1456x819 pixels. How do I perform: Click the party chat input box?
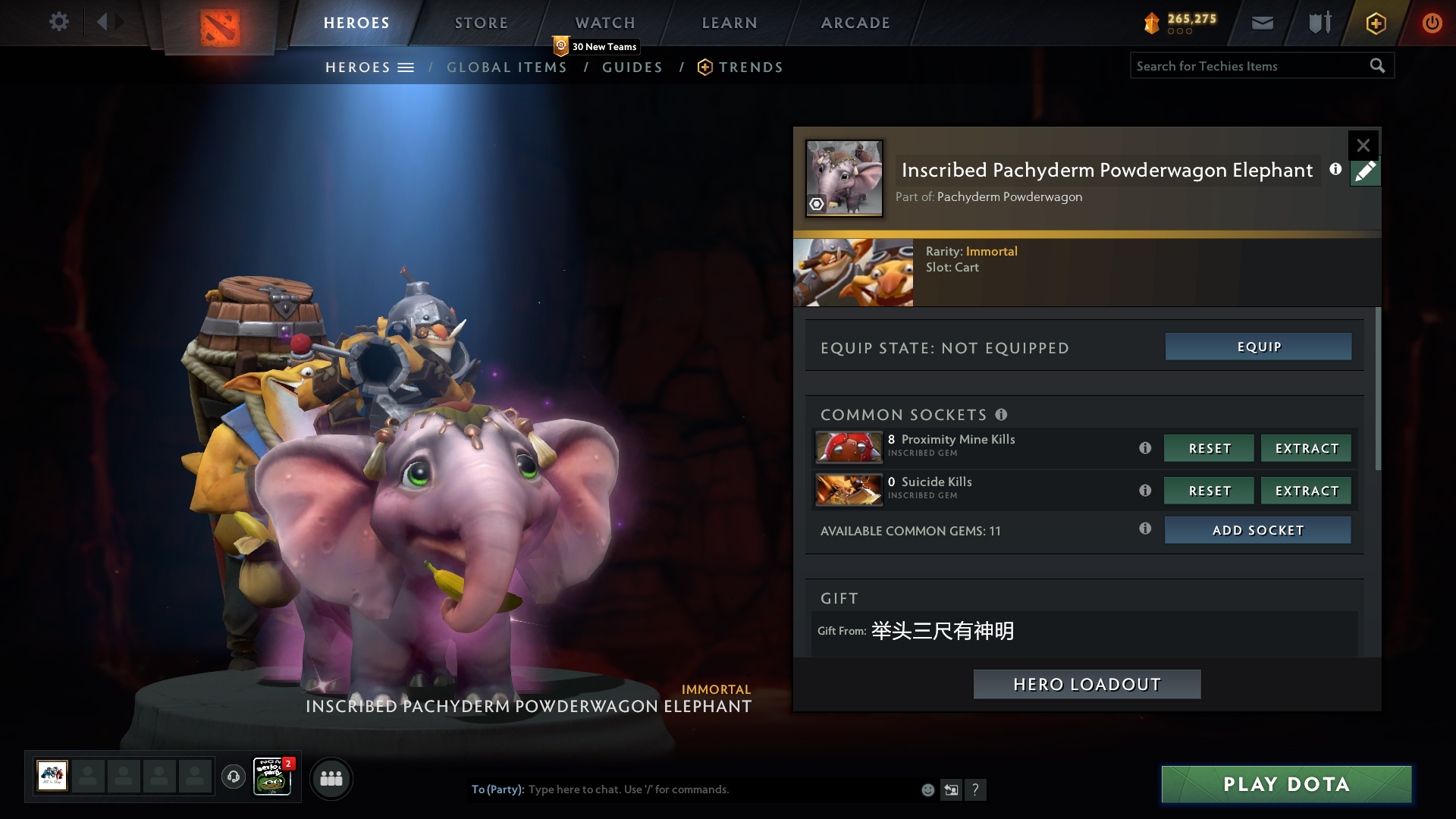coord(720,789)
